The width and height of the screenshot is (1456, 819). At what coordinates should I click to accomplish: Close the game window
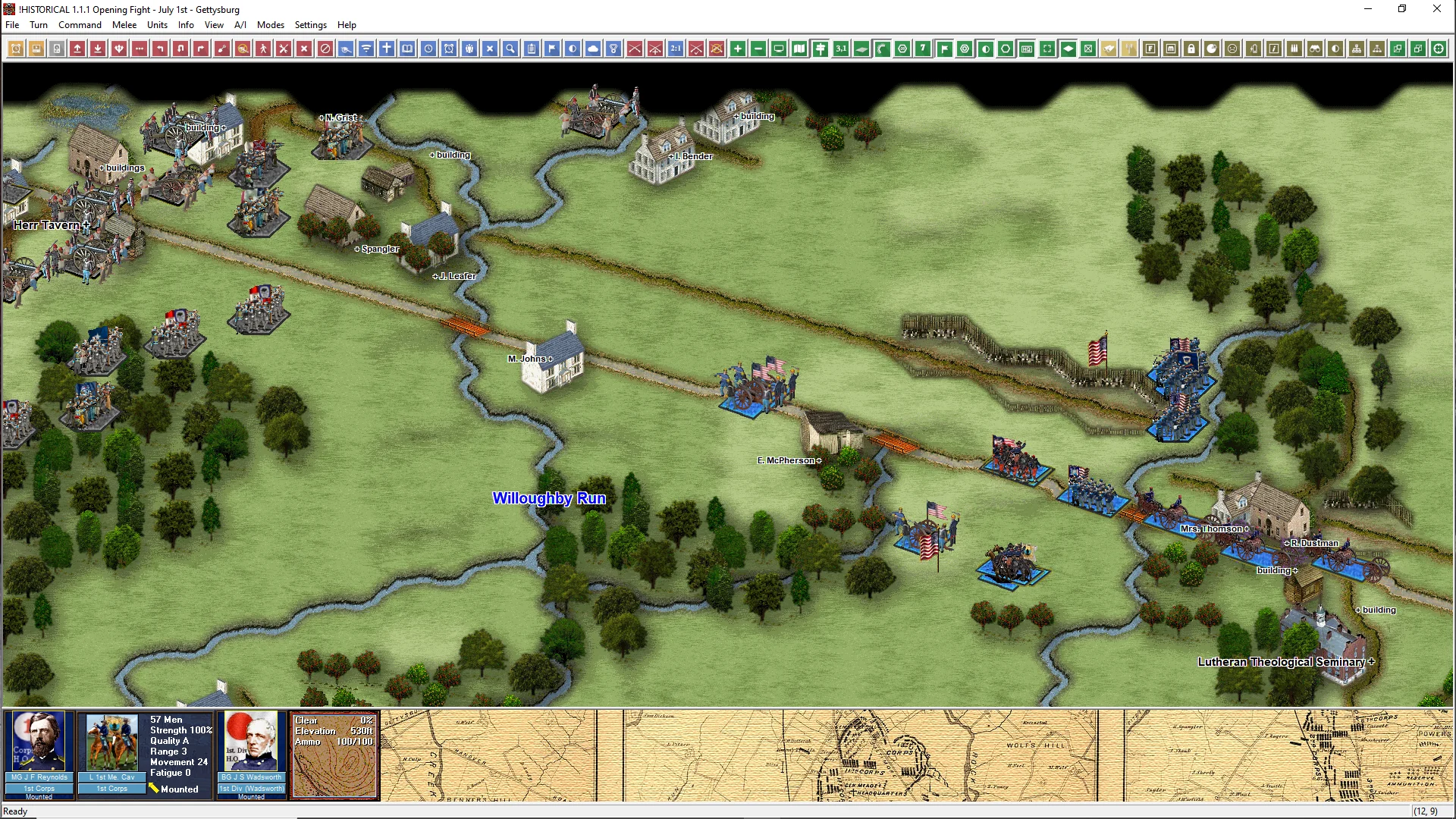[x=1436, y=9]
